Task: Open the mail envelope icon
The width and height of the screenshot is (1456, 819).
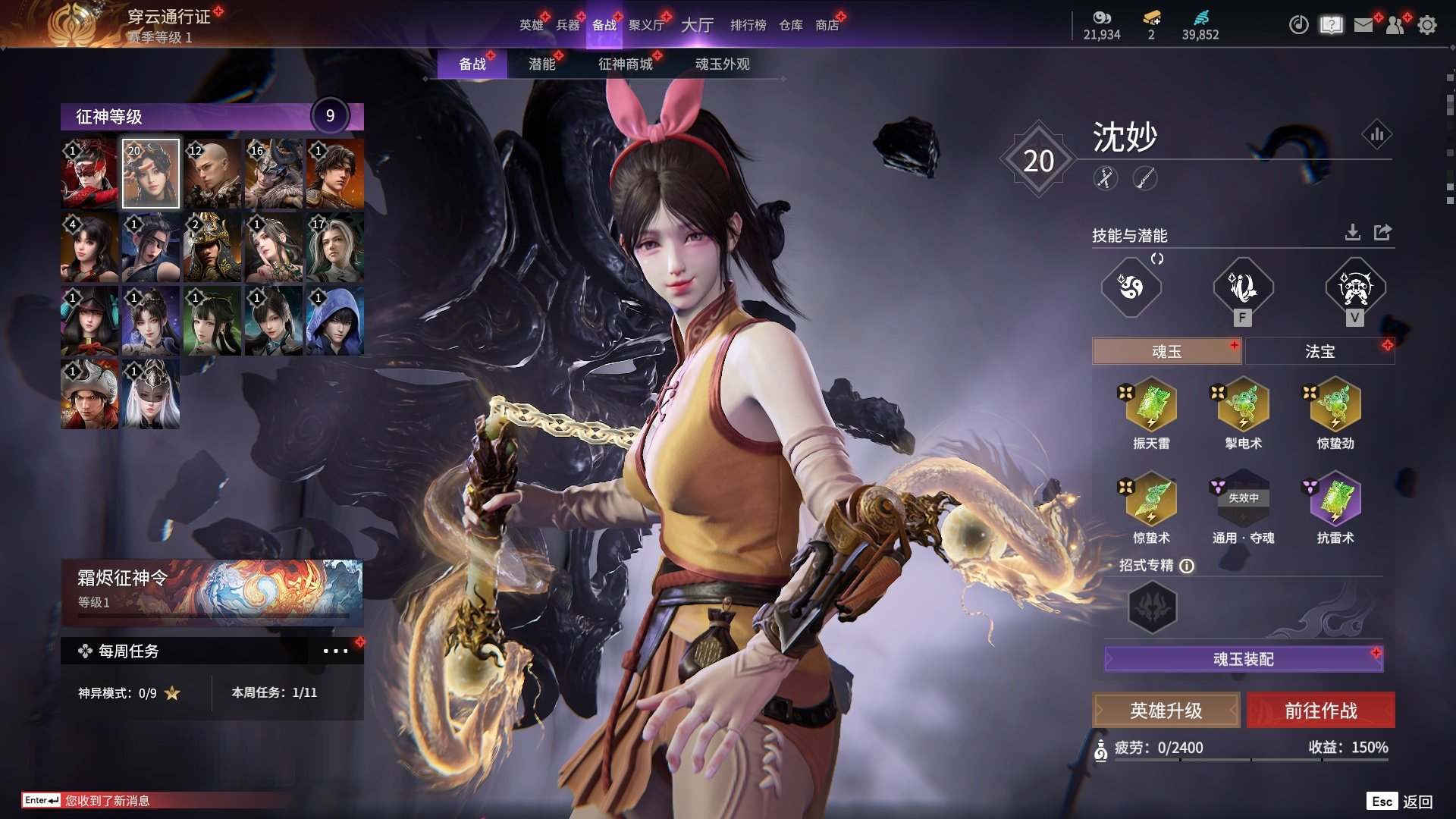Action: tap(1363, 25)
